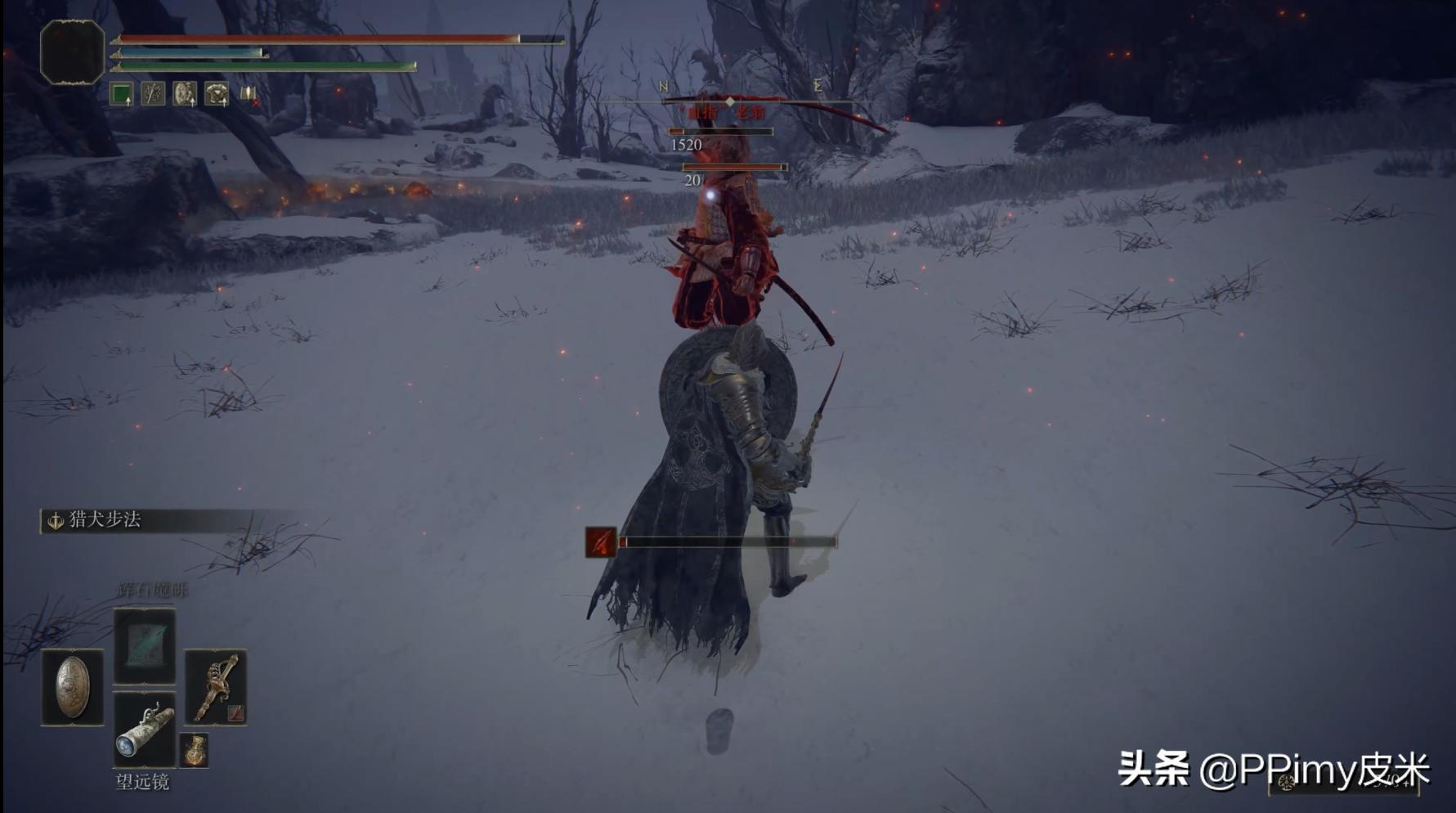Click the armor buff status icon
The height and width of the screenshot is (813, 1456).
(216, 93)
